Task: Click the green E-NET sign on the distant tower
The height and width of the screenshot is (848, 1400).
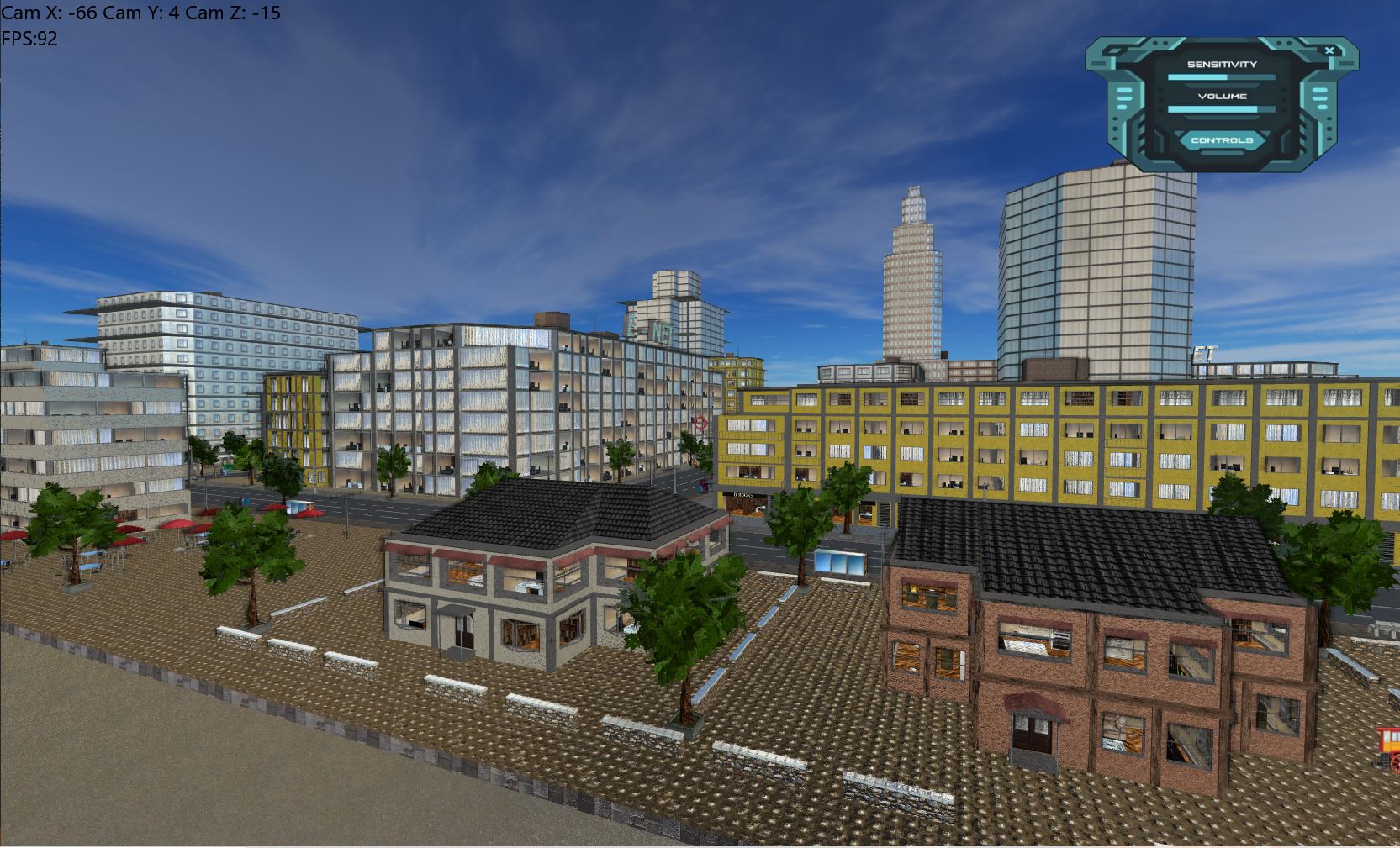Action: [x=647, y=328]
